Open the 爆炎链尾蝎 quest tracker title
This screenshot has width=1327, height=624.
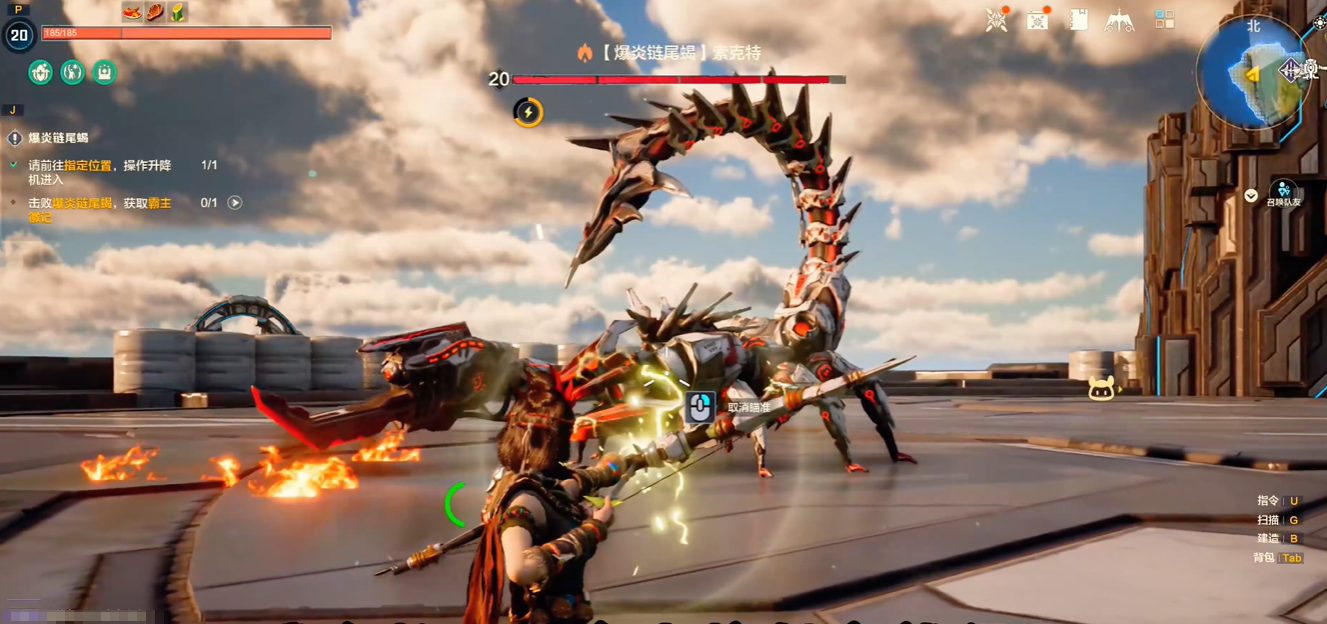click(58, 138)
